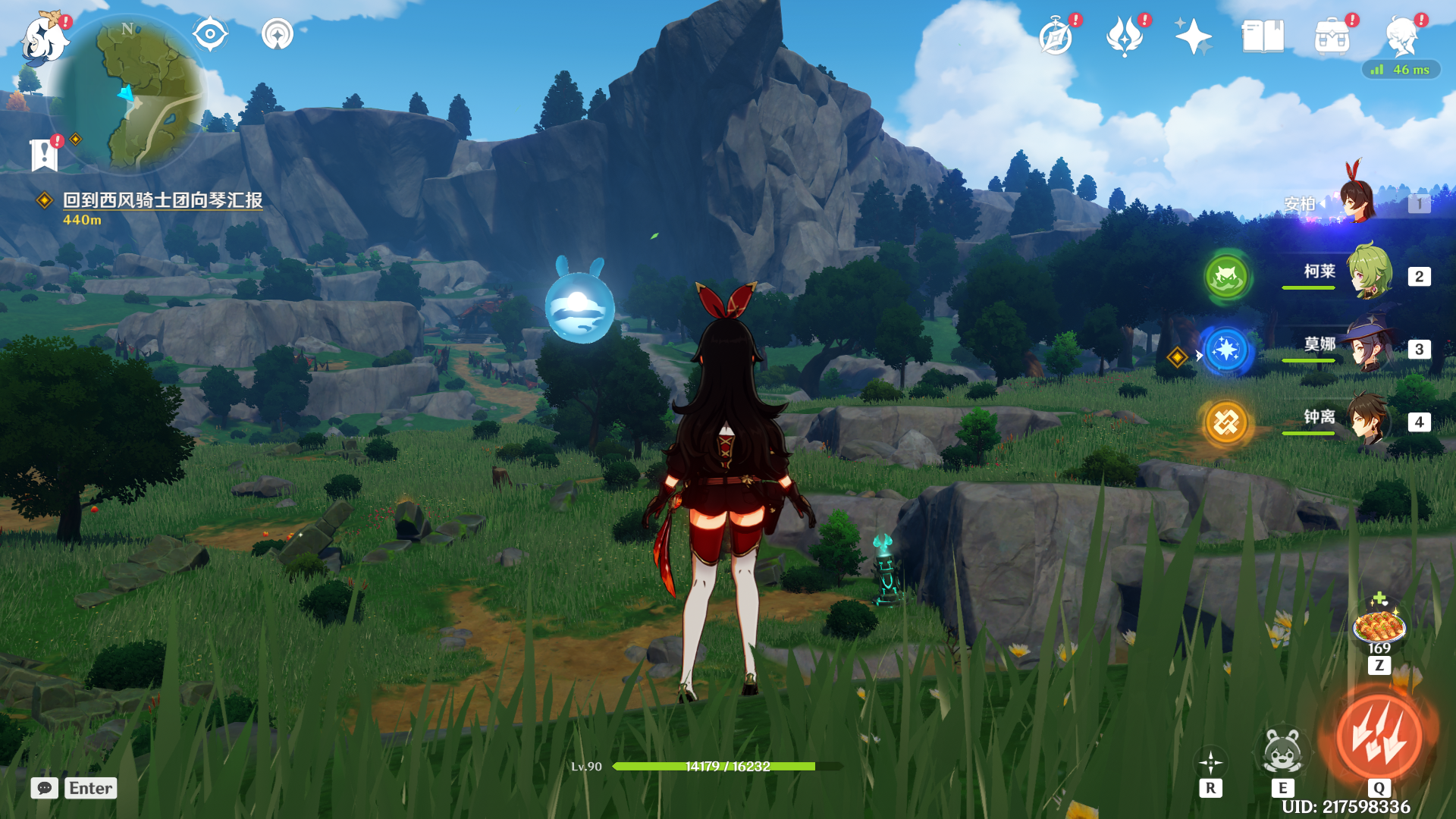Open the events wings icon
The height and width of the screenshot is (819, 1456).
[x=1125, y=37]
